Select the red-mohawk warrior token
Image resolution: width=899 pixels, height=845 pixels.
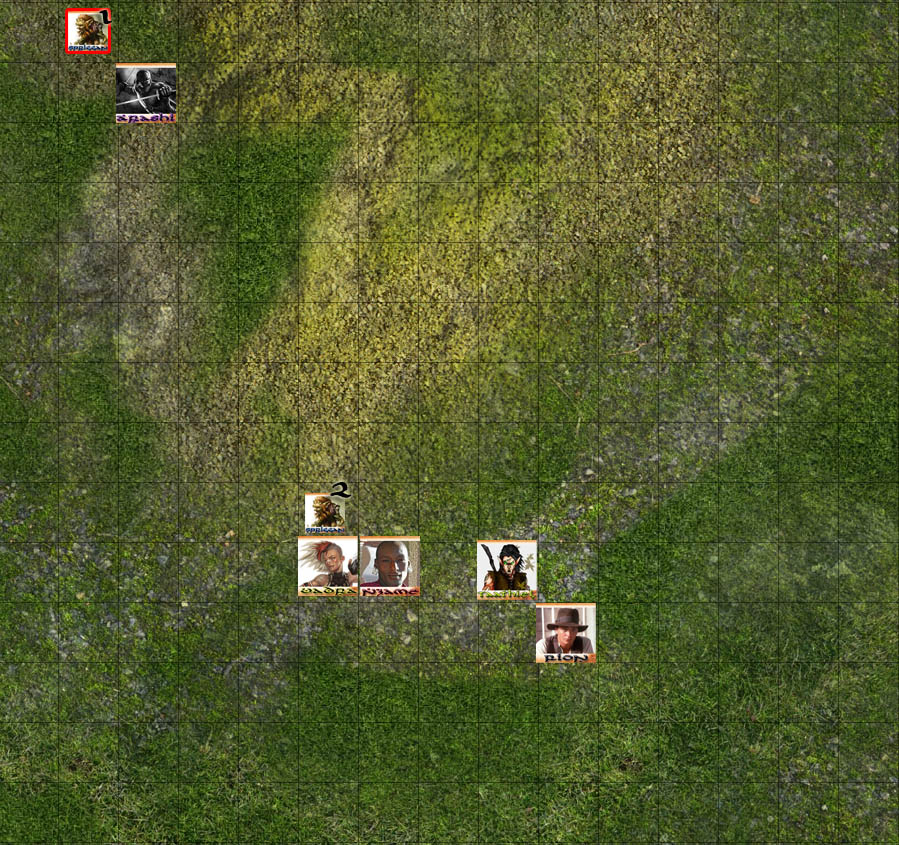point(327,567)
